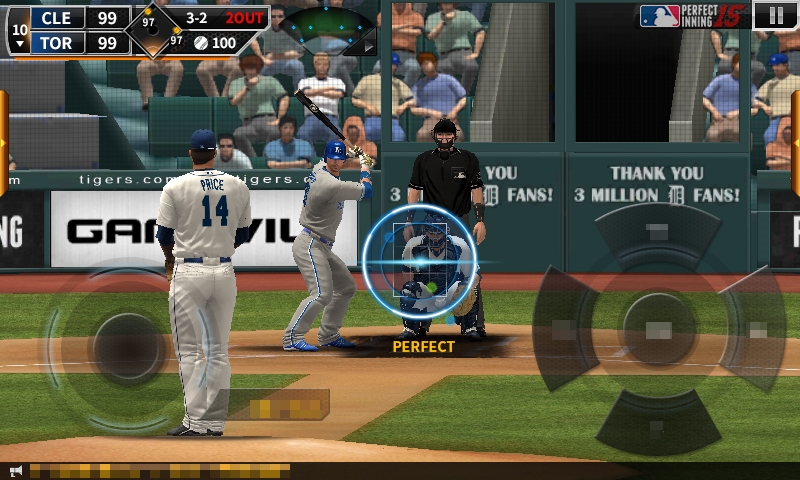Tap the left segment of the pitch pad
The height and width of the screenshot is (480, 800).
[x=562, y=329]
